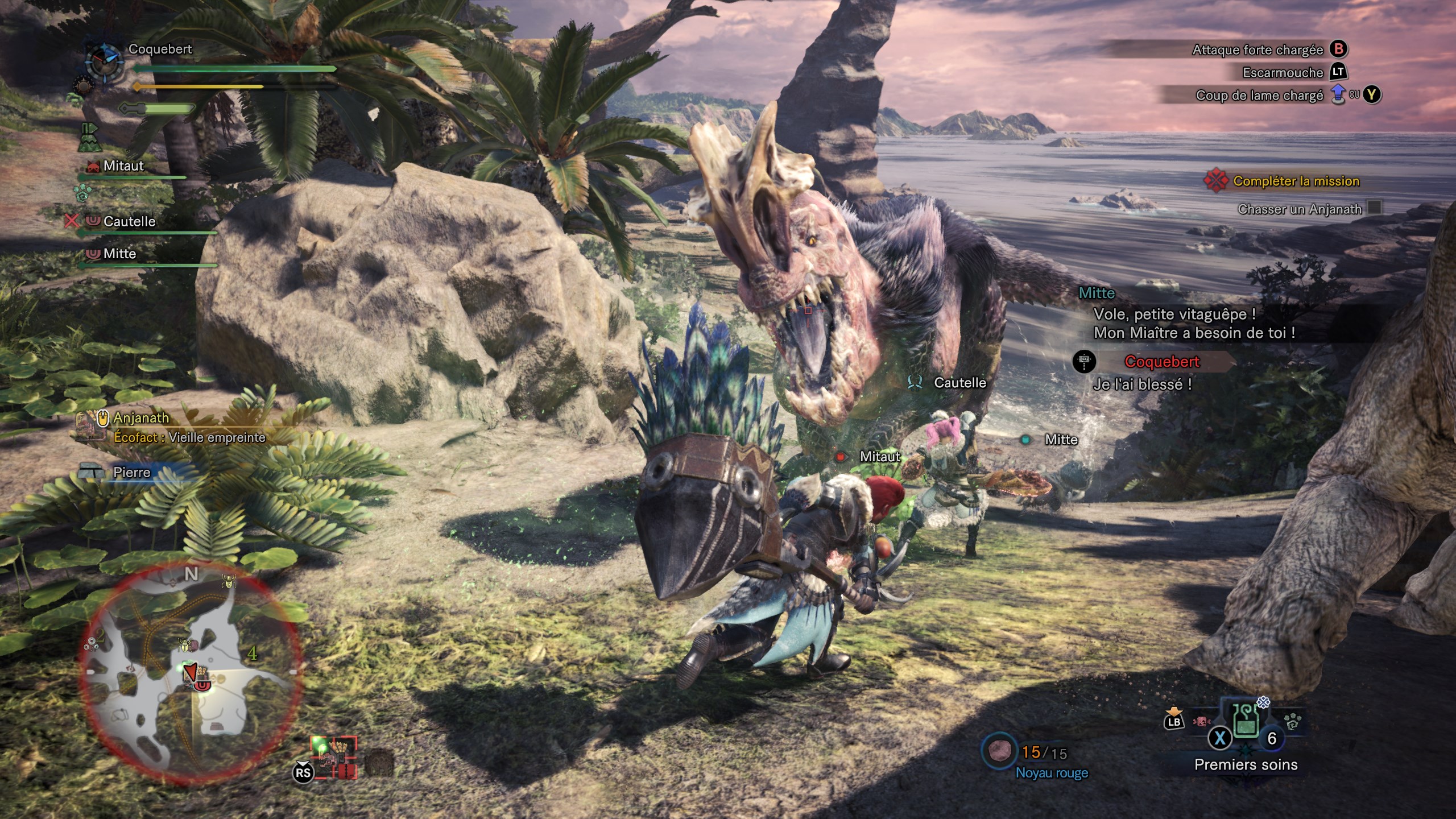Select party member Mitte in the list
Screen dimensions: 1456x819
(119, 254)
